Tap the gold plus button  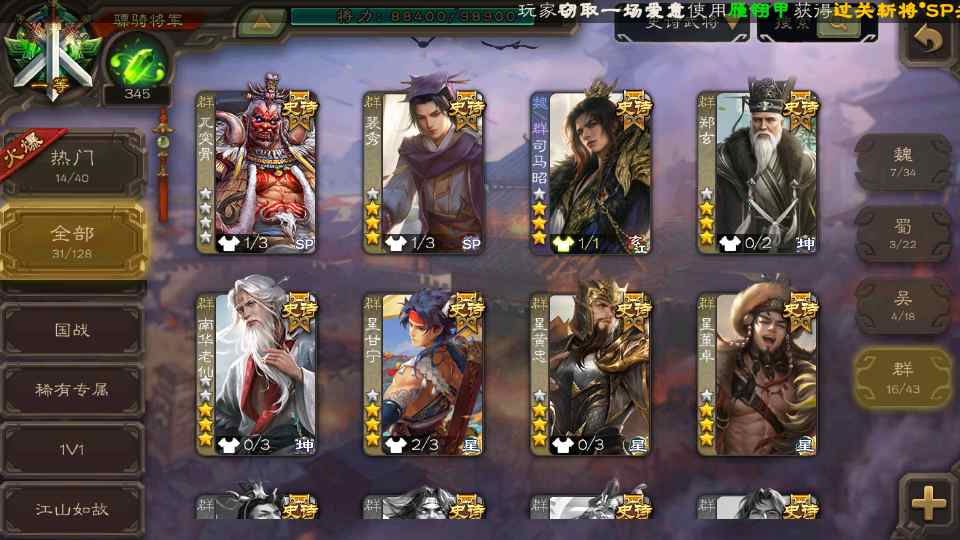929,503
